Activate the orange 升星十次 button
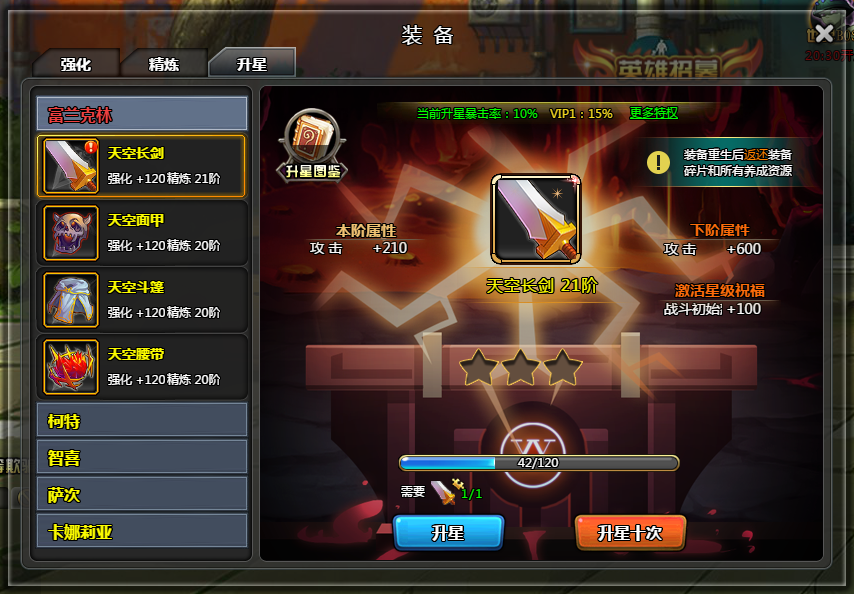 (x=630, y=533)
